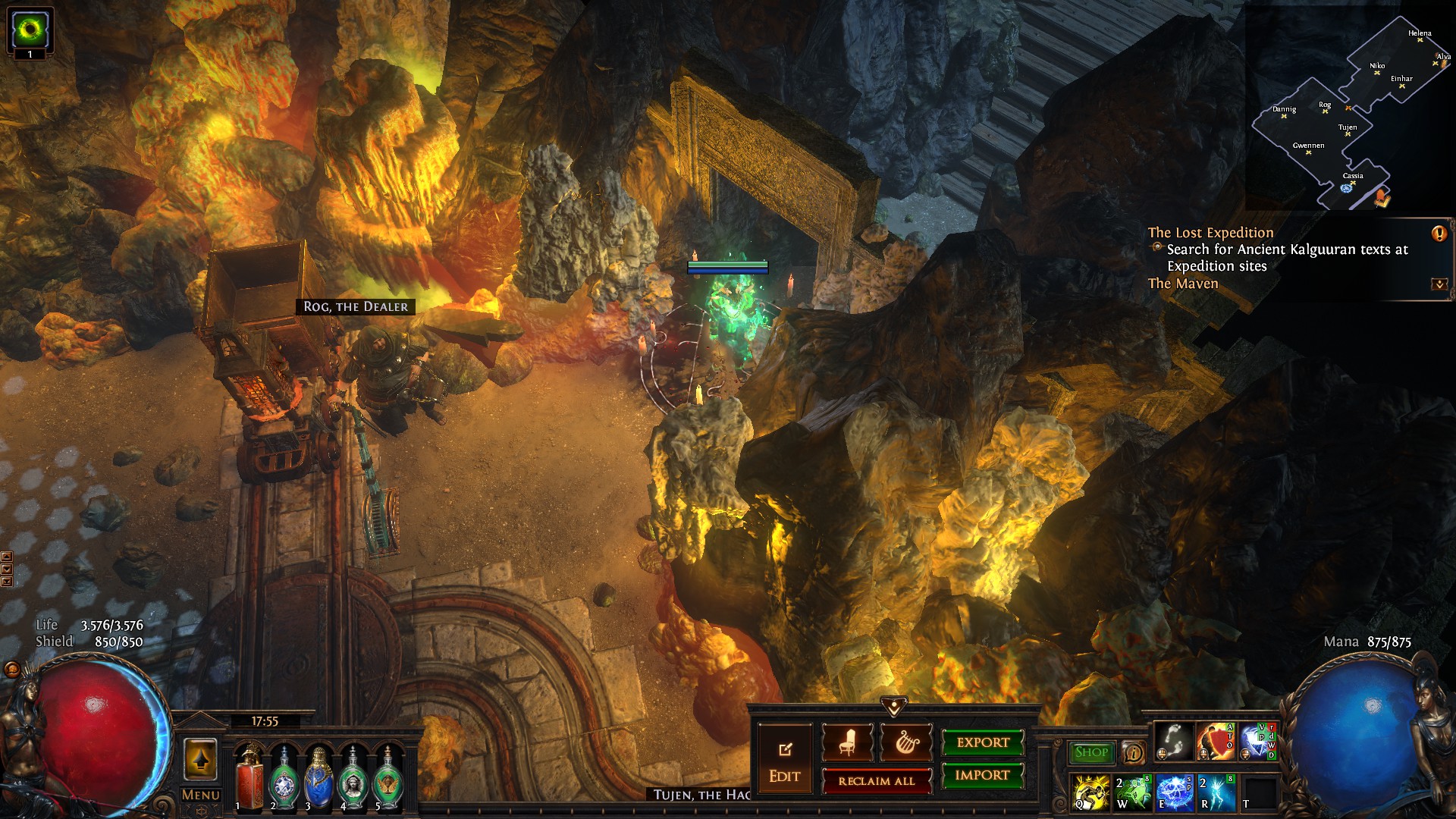Select The Lost Expedition quest entry
Viewport: 1456px width, 819px height.
tap(1210, 233)
